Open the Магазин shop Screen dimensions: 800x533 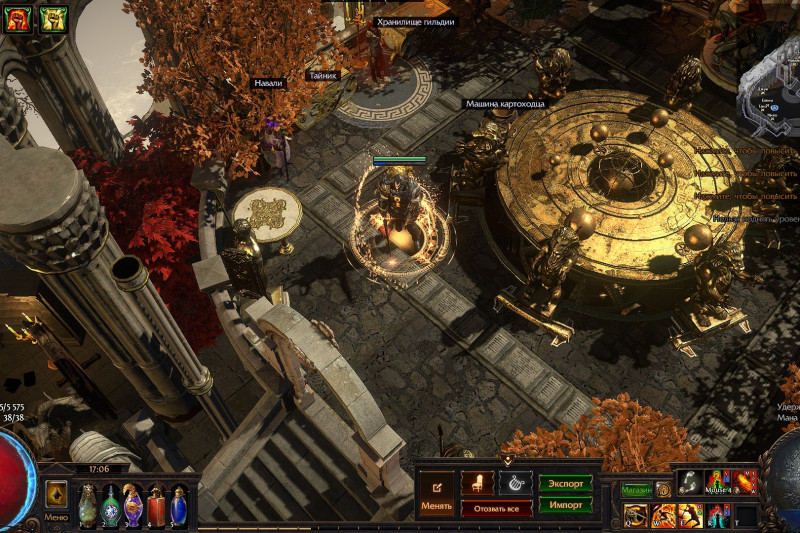click(637, 490)
